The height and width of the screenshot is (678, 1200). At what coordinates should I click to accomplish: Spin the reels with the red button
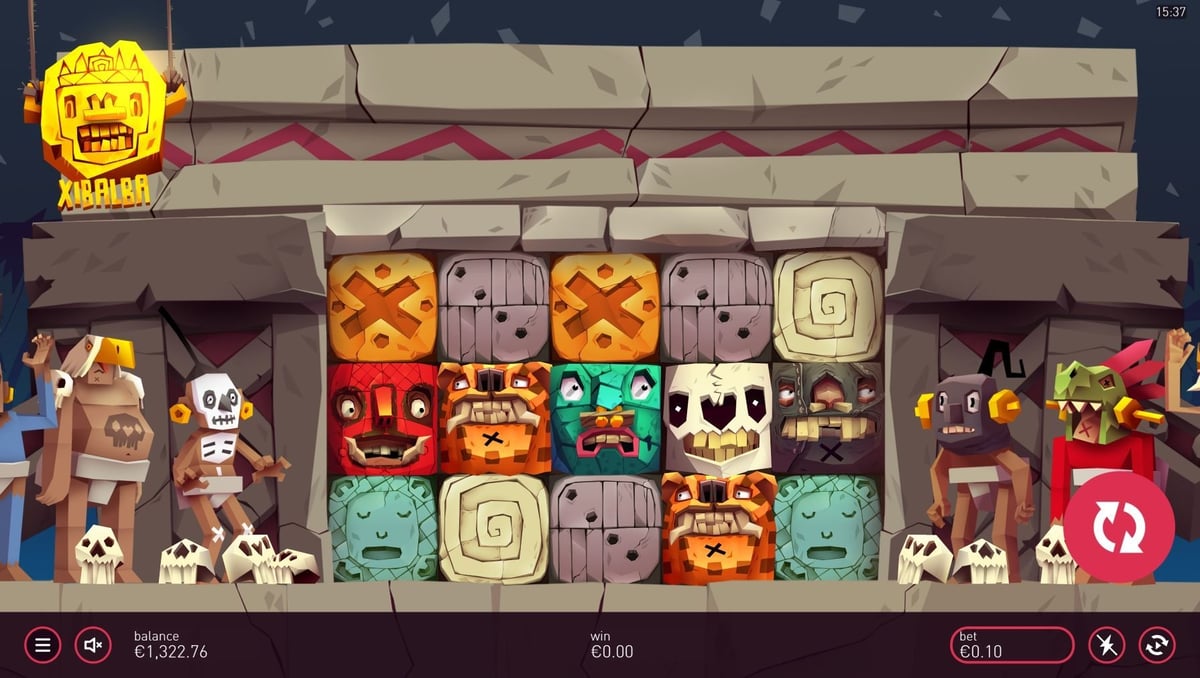click(1118, 527)
